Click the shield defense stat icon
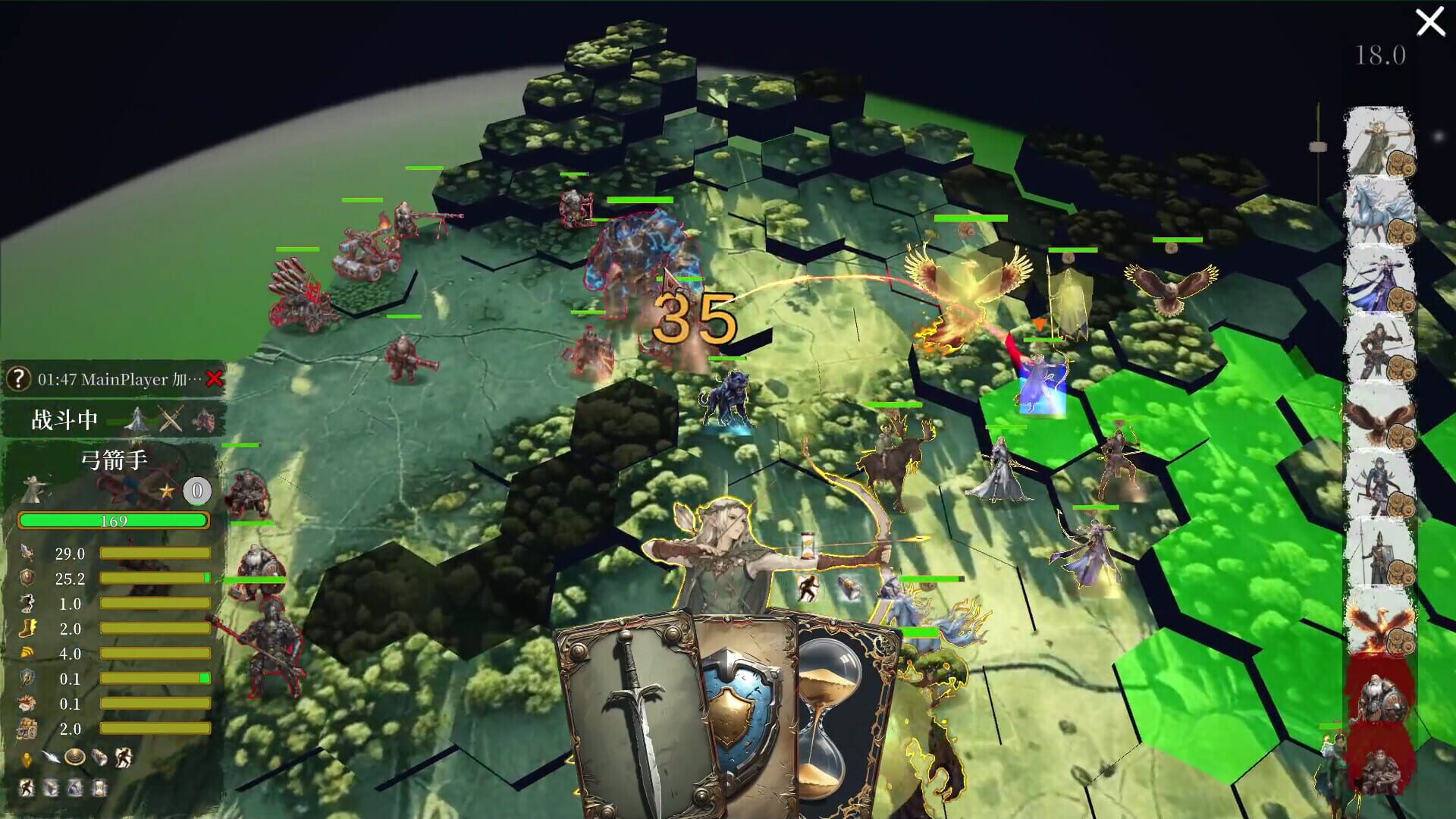The width and height of the screenshot is (1456, 819). click(x=27, y=578)
